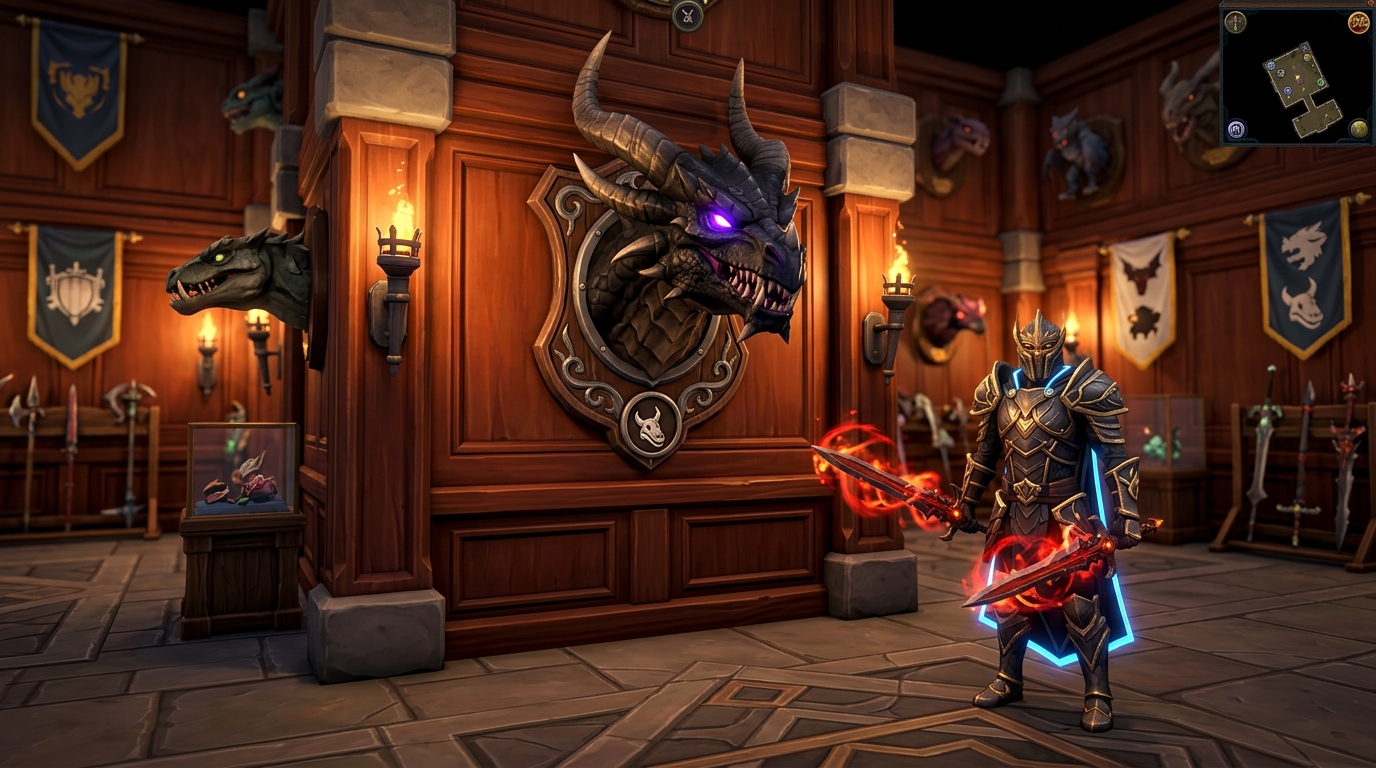The width and height of the screenshot is (1376, 768).
Task: Select the gold coin icon under the minimap
Action: tap(1359, 127)
